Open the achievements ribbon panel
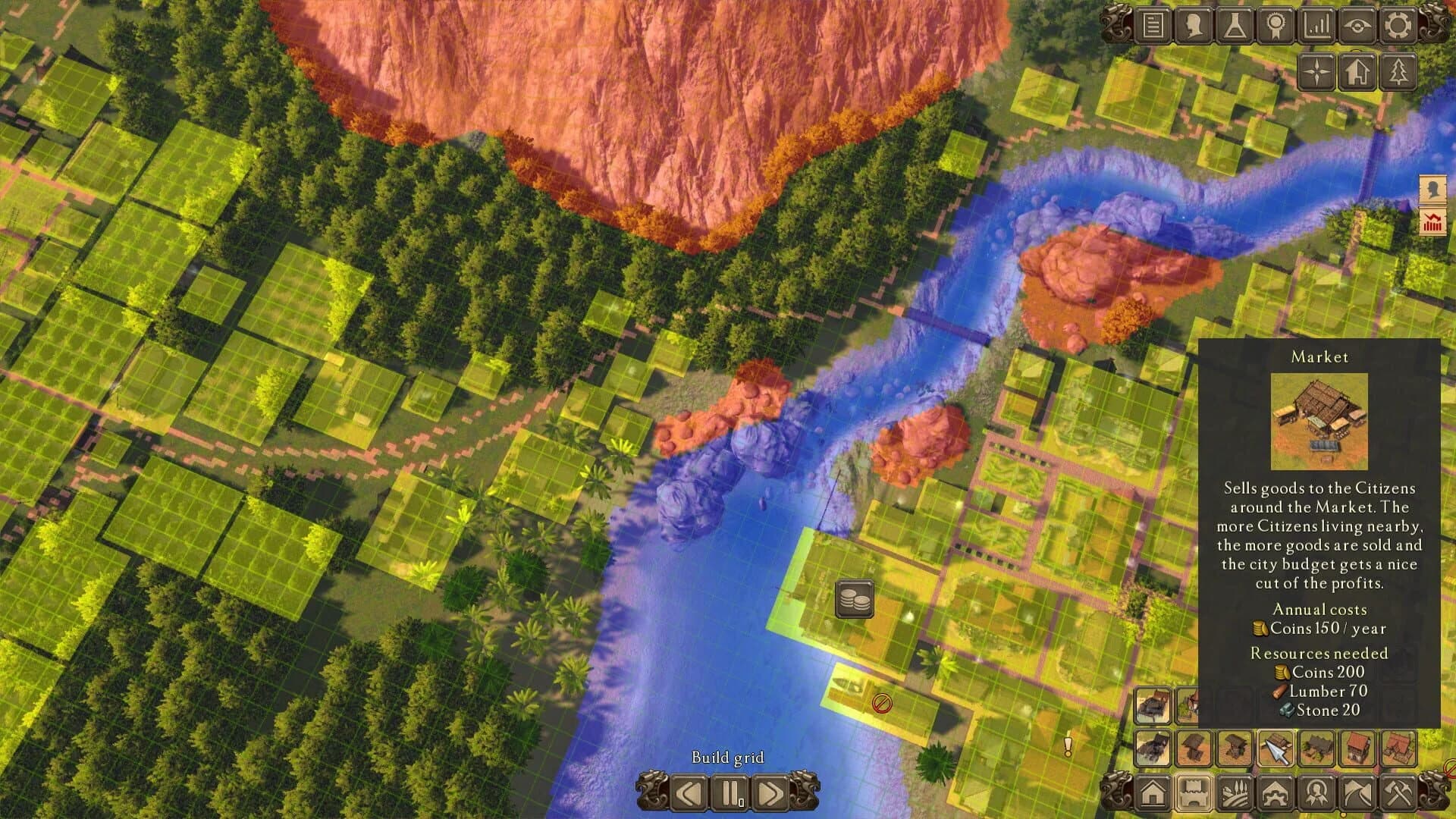The height and width of the screenshot is (819, 1456). tap(1276, 27)
